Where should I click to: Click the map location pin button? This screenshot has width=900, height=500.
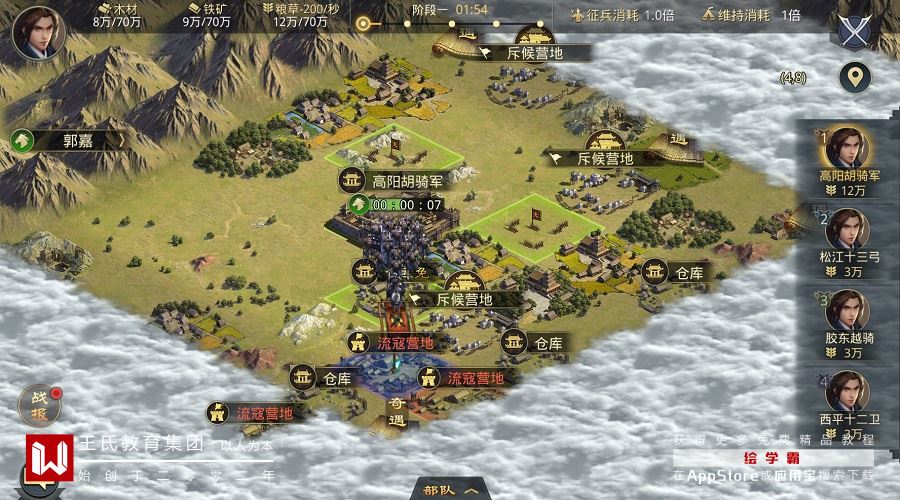point(854,77)
